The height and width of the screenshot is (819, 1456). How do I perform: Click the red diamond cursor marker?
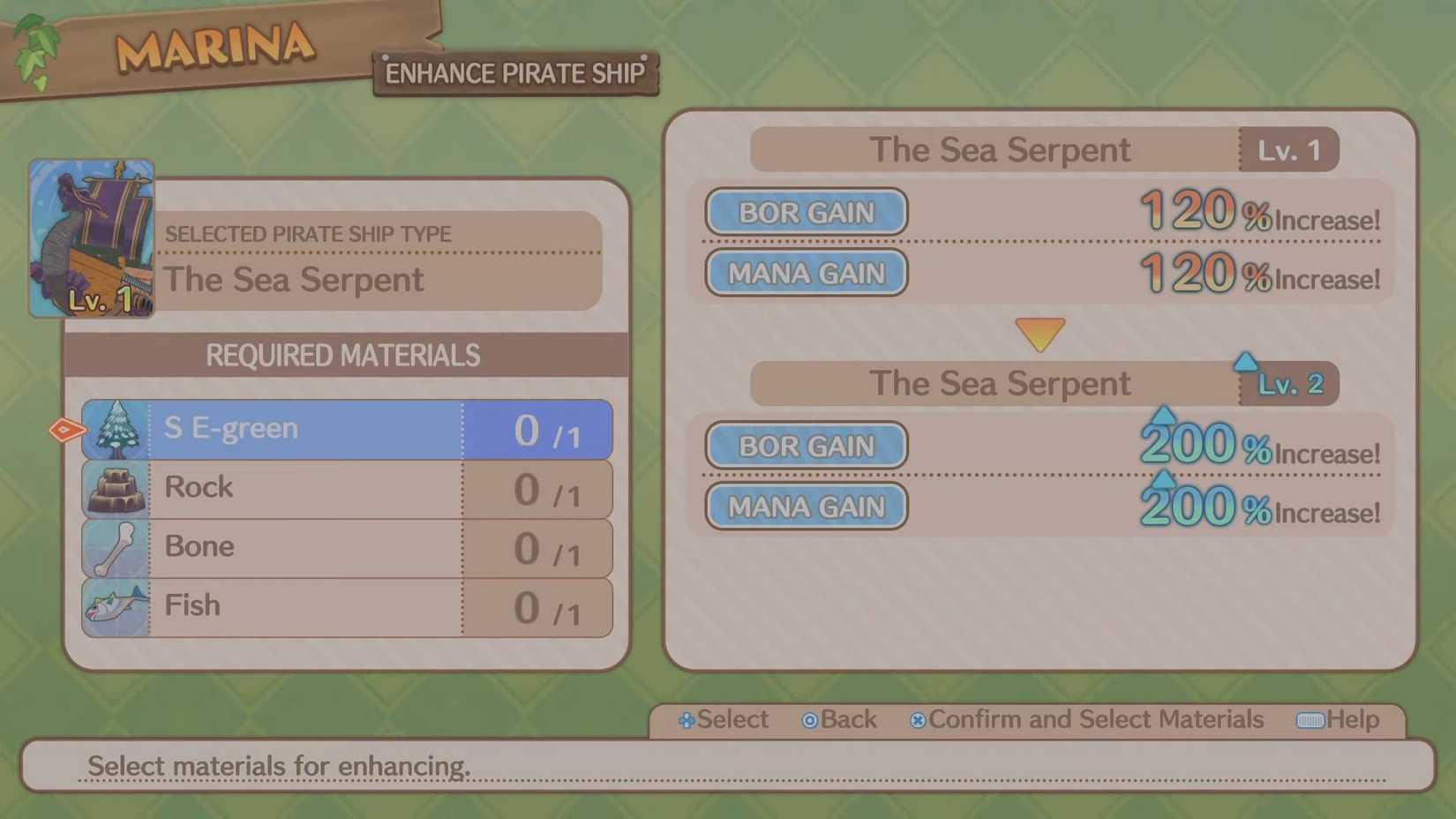pos(65,429)
